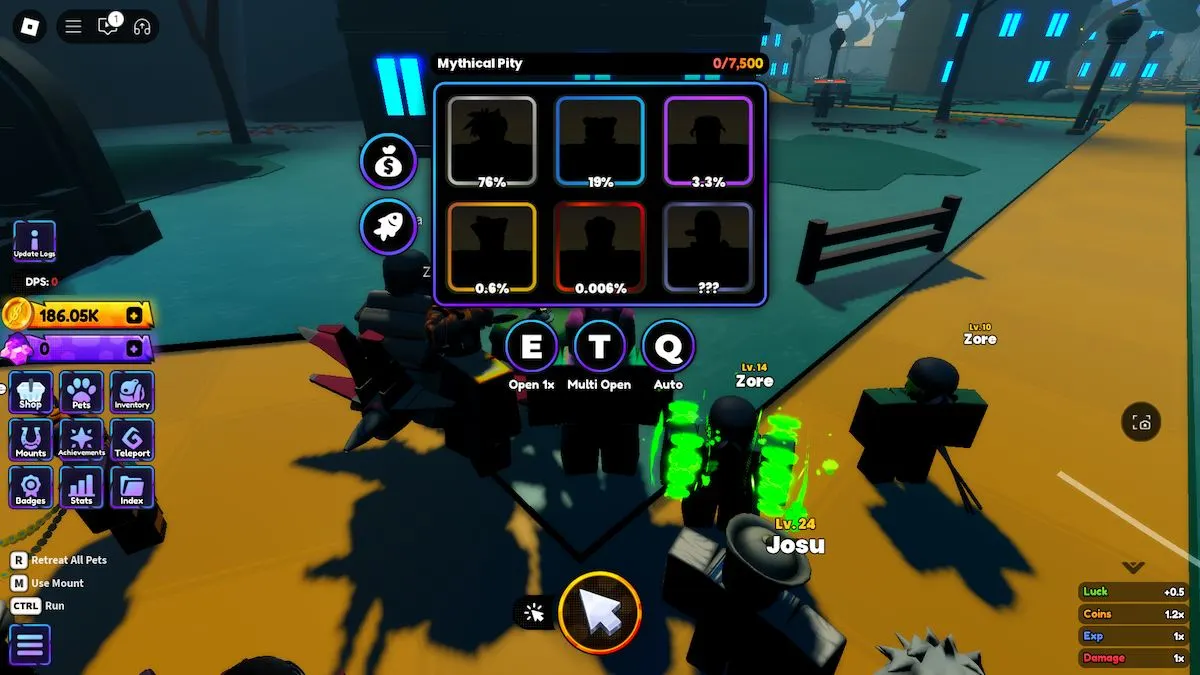Show the Achievements panel

coord(81,440)
